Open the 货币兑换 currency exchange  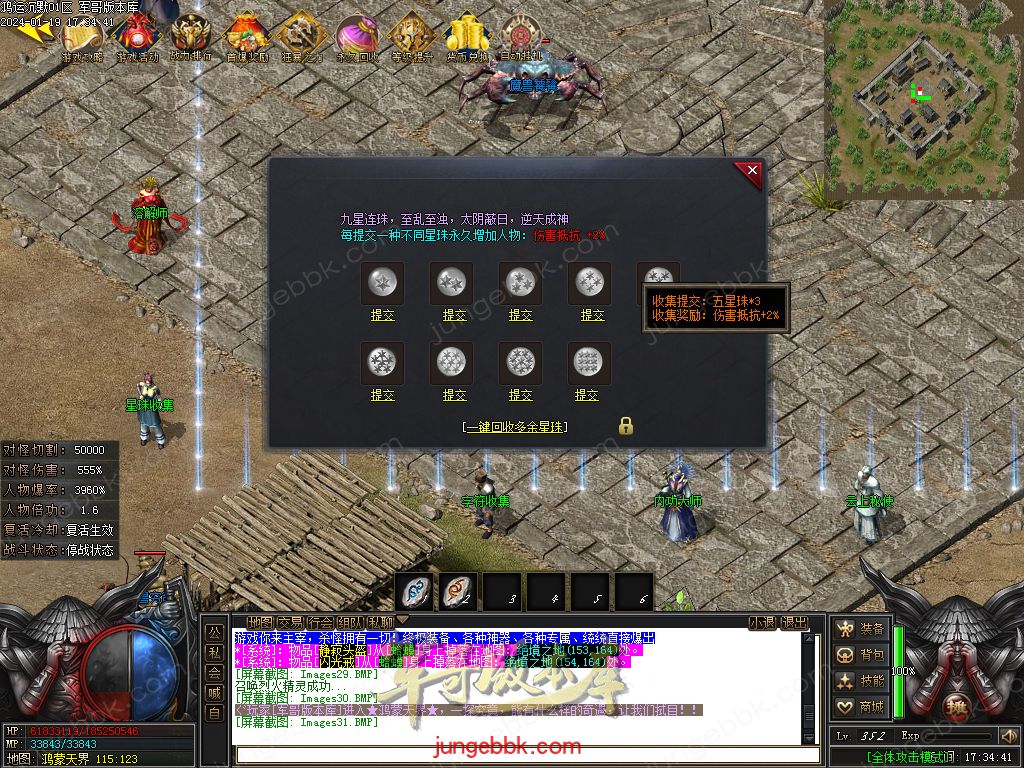click(x=466, y=38)
